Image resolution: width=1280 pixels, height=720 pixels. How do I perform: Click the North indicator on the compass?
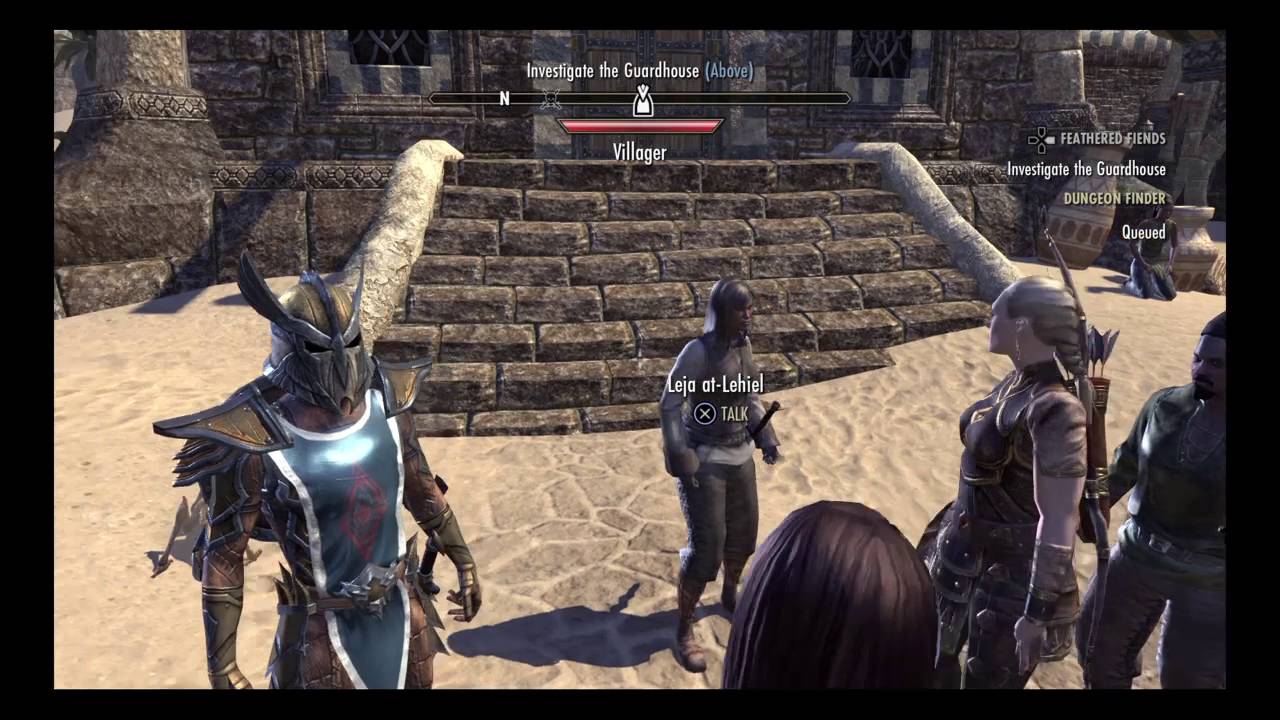click(x=505, y=98)
